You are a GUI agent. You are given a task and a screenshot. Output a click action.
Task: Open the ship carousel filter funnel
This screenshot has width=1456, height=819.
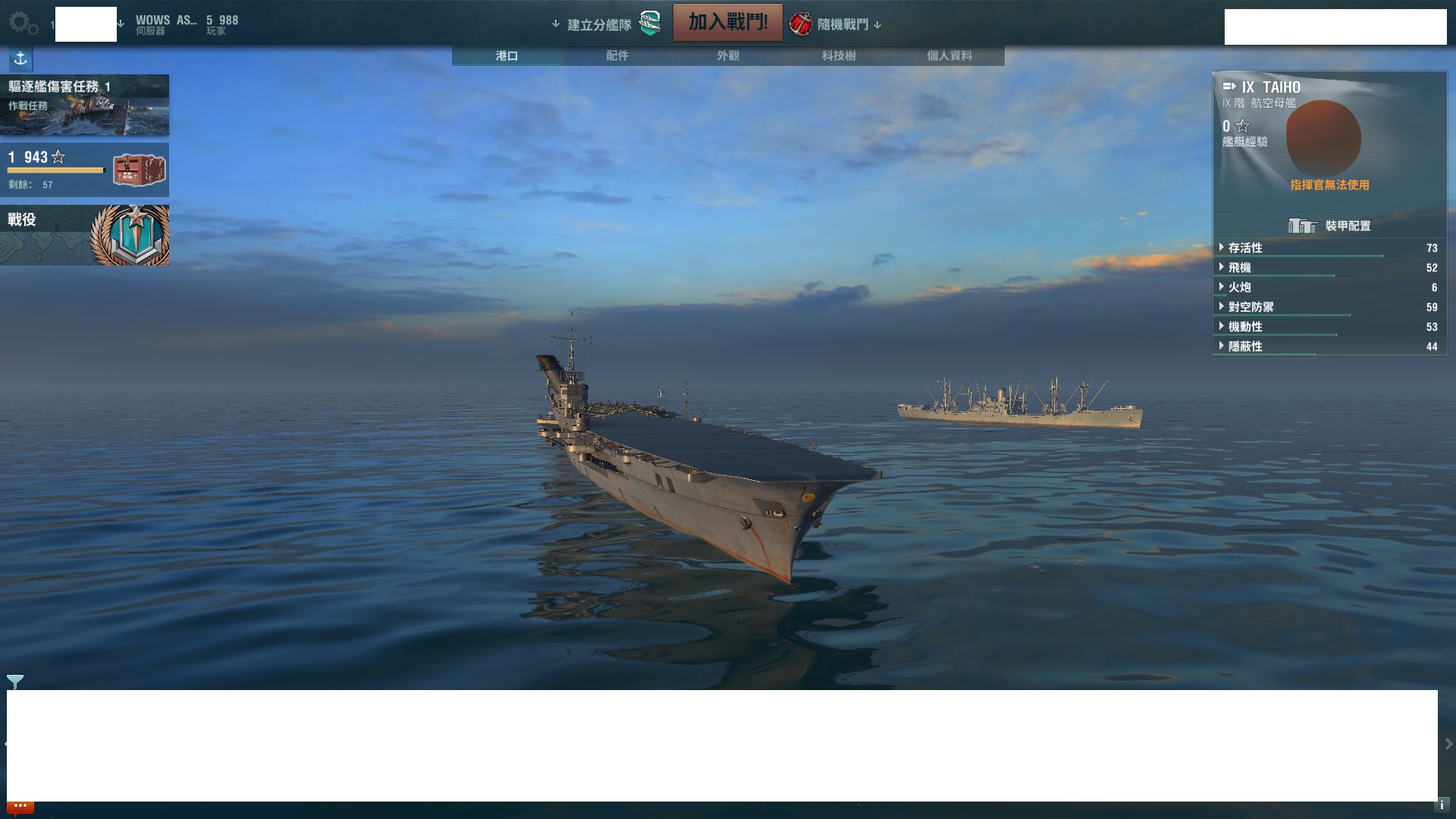(x=15, y=681)
